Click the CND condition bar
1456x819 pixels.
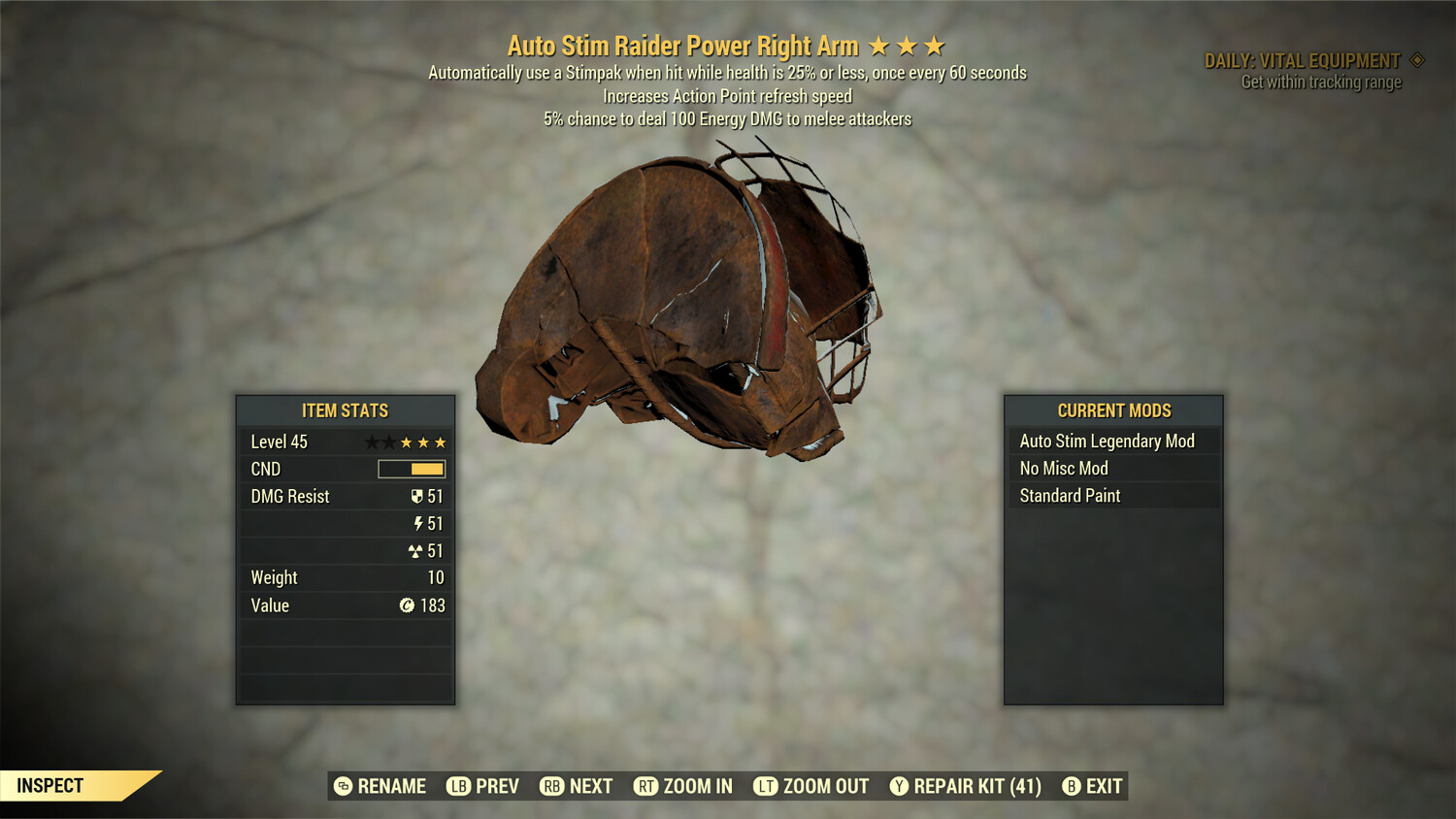tap(410, 469)
